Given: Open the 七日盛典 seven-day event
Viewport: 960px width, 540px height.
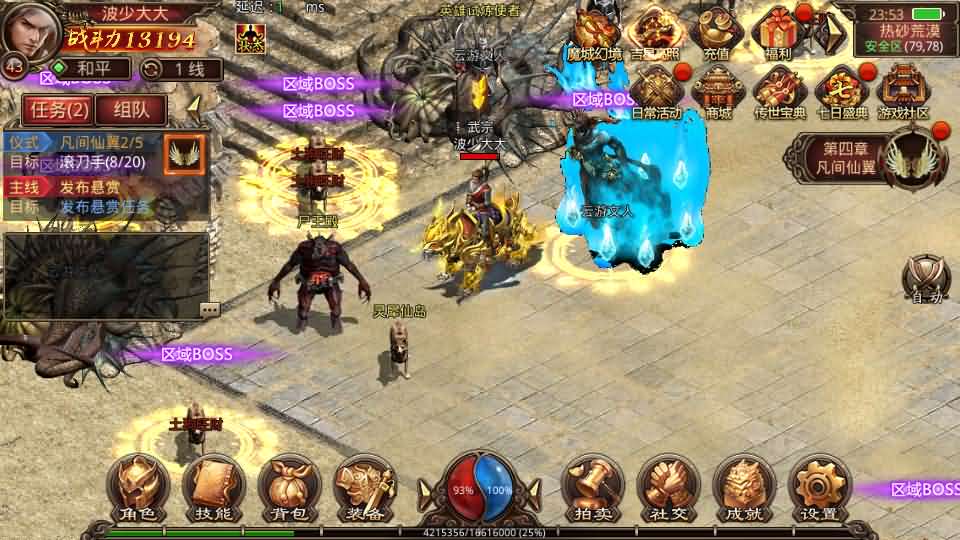Looking at the screenshot, I should click(x=842, y=92).
